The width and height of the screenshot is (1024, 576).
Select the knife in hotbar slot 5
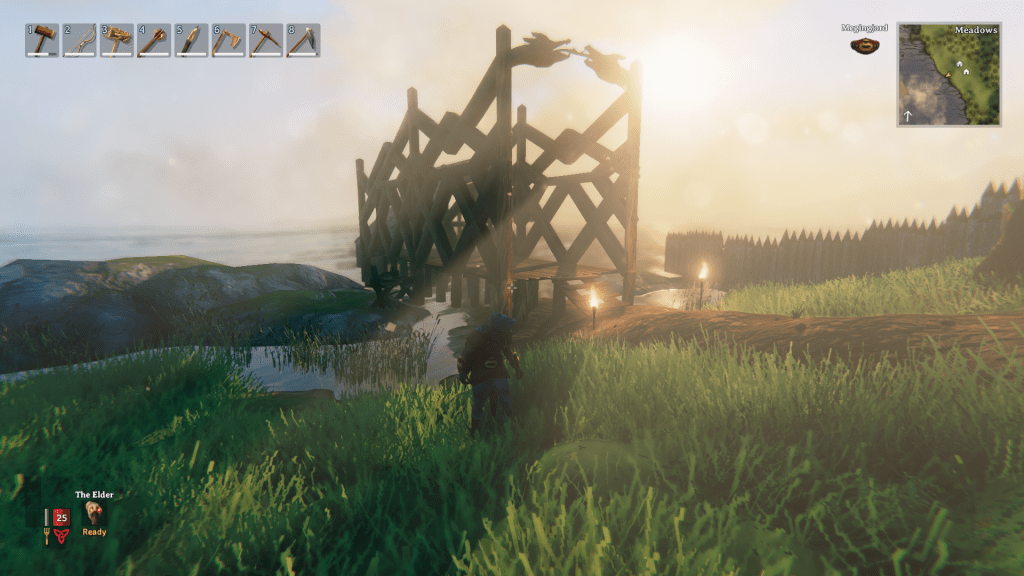click(x=191, y=40)
